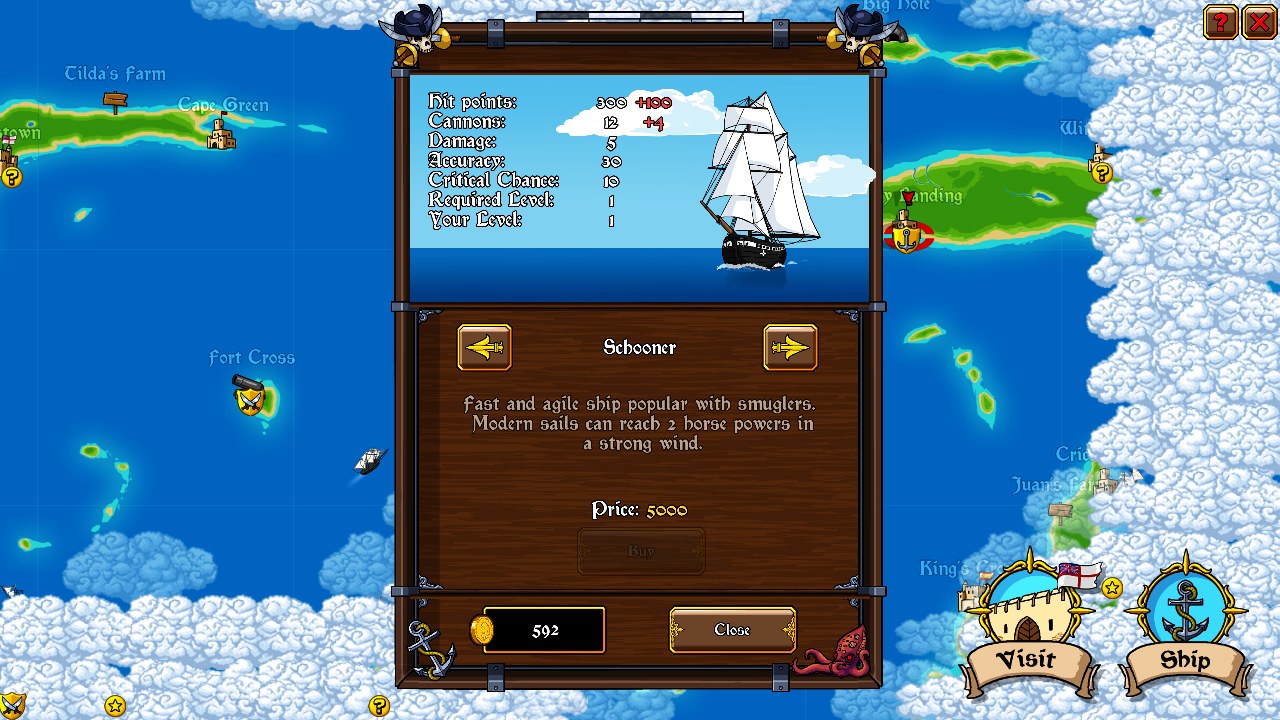The width and height of the screenshot is (1280, 720).
Task: Visit the town using Visit button
Action: [x=1028, y=632]
